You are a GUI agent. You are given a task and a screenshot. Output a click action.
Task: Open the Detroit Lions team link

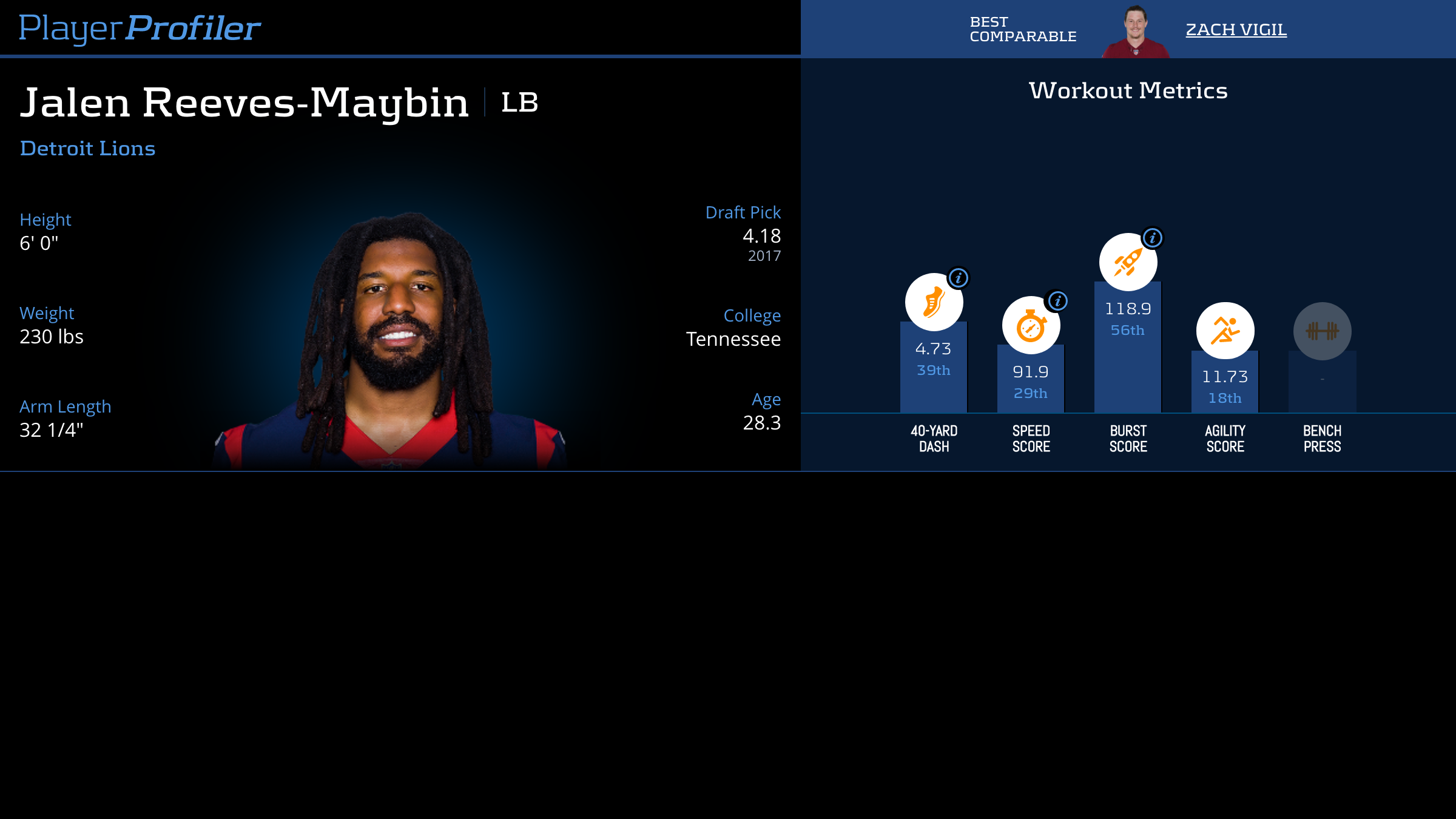[88, 149]
